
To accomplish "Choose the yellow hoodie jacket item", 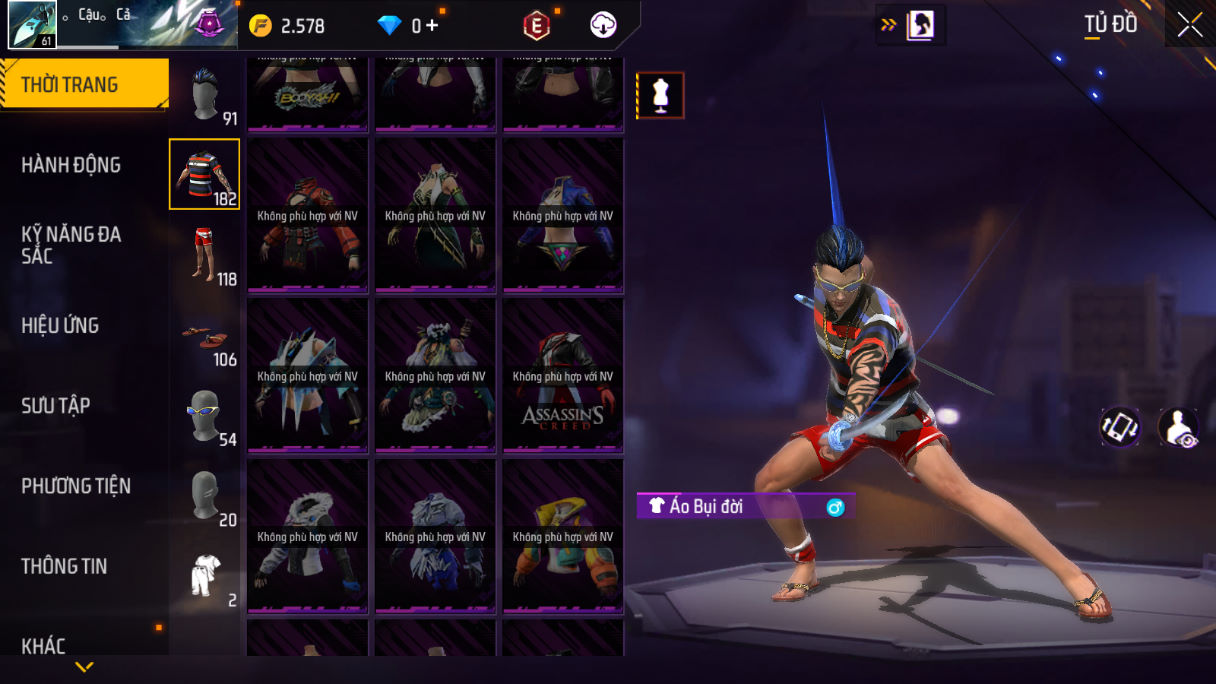I will pyautogui.click(x=562, y=537).
